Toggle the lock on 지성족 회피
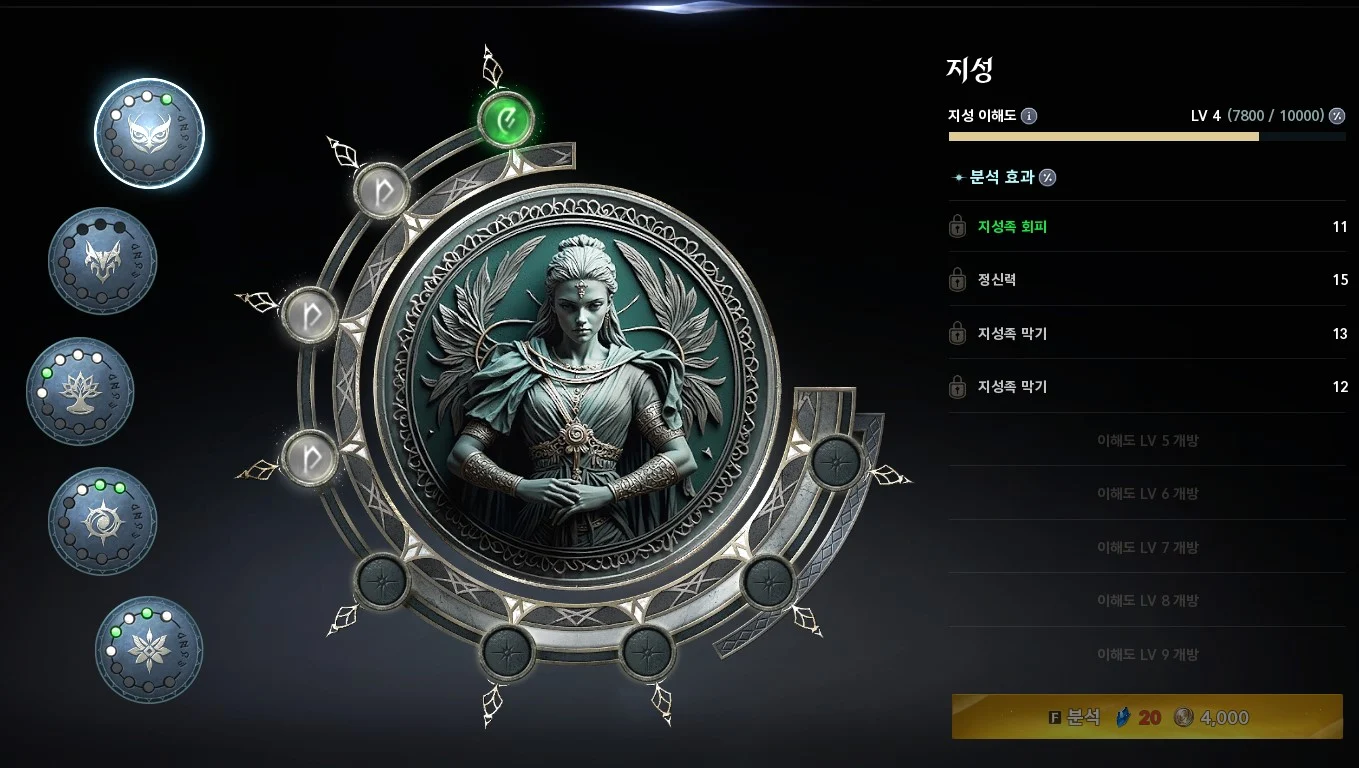Screen dimensions: 1359x768 pos(957,227)
